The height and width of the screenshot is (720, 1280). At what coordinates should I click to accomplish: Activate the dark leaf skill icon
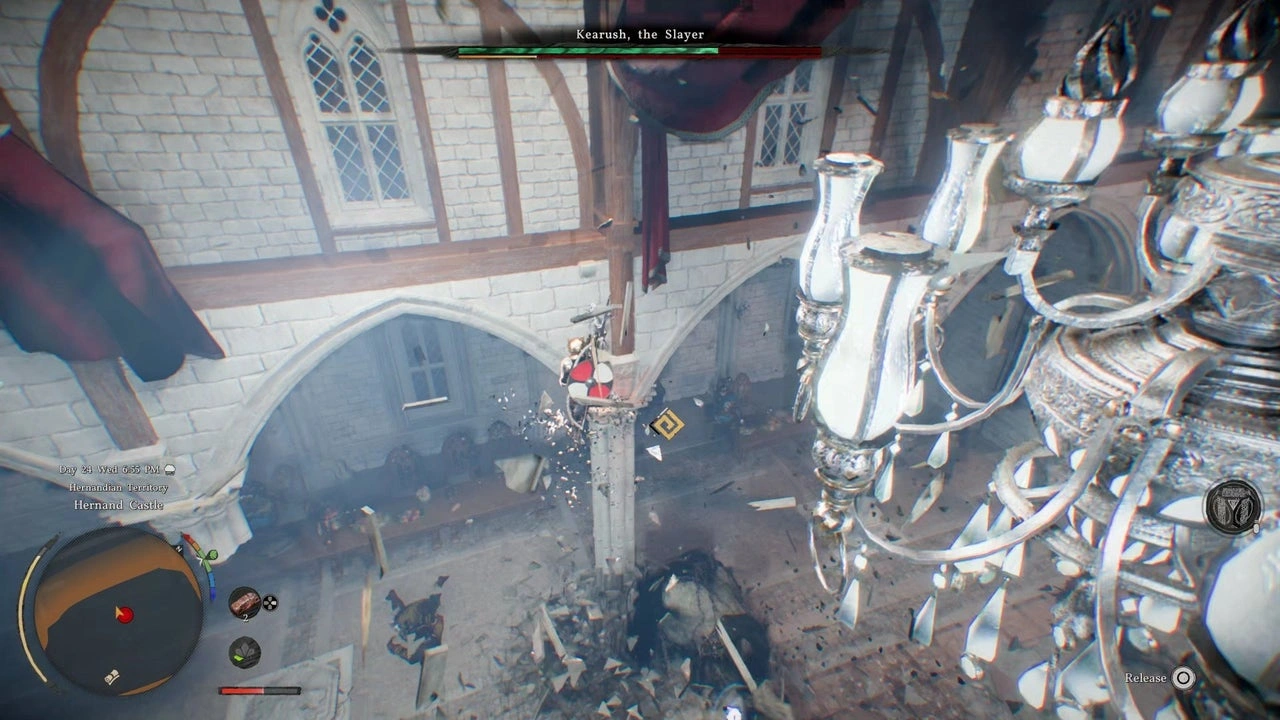click(244, 652)
